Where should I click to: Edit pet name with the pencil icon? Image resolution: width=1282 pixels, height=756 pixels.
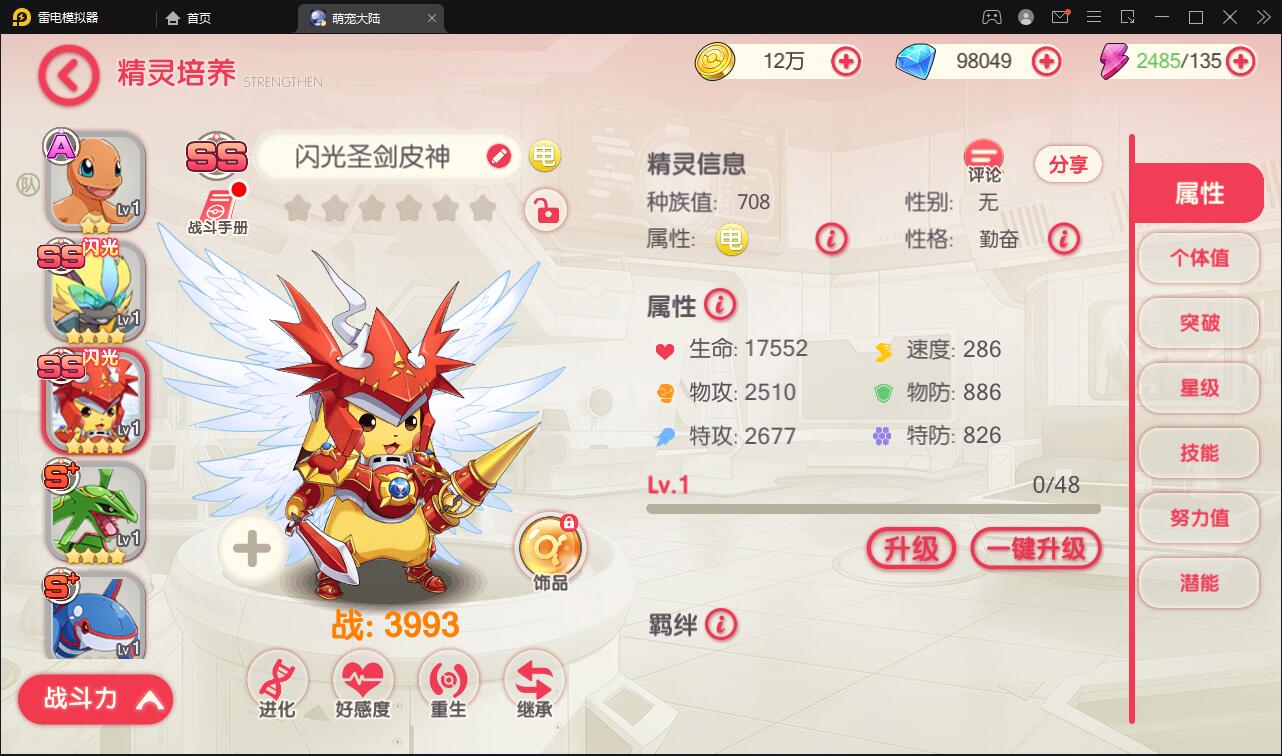coord(499,157)
